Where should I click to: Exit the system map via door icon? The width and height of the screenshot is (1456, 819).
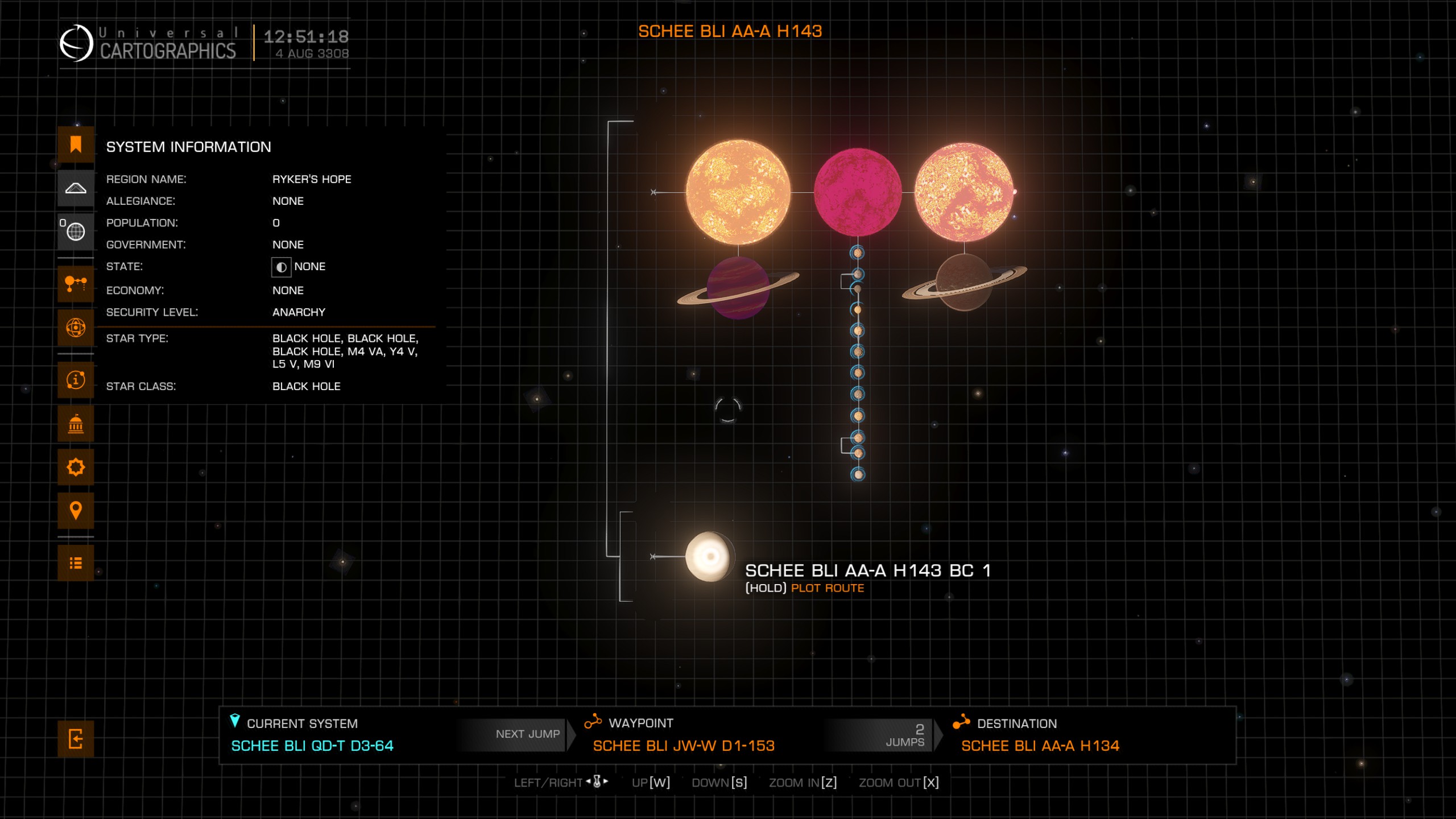coord(76,739)
